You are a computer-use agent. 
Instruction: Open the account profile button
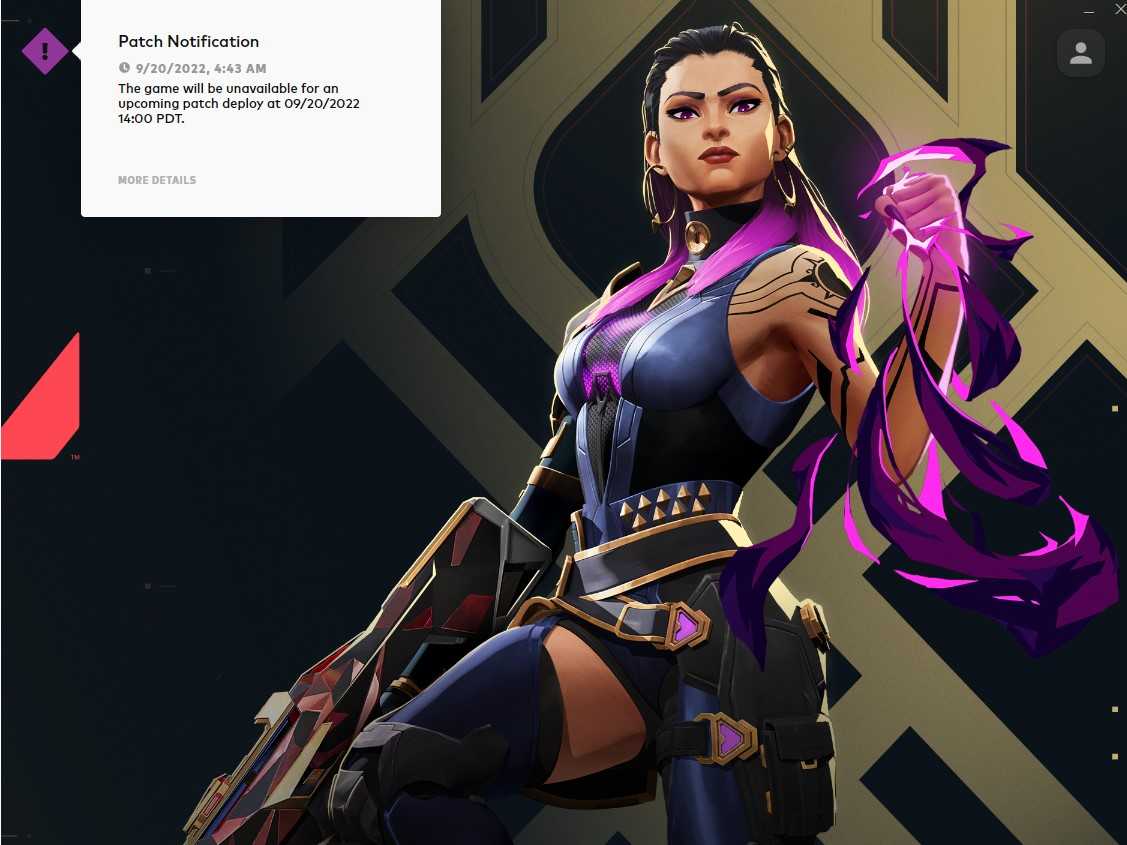click(1080, 54)
